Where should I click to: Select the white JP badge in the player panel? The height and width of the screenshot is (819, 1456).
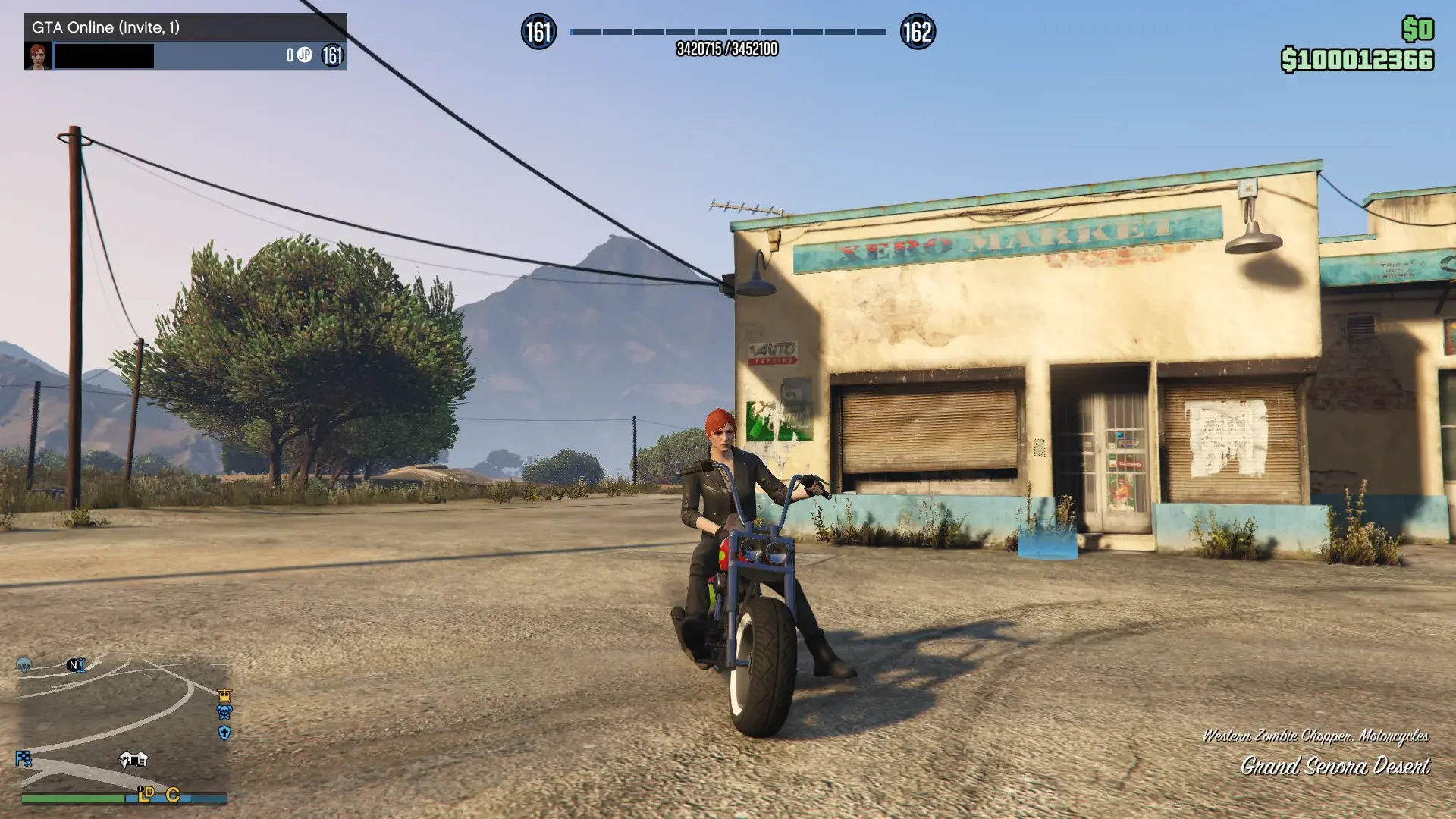coord(304,54)
